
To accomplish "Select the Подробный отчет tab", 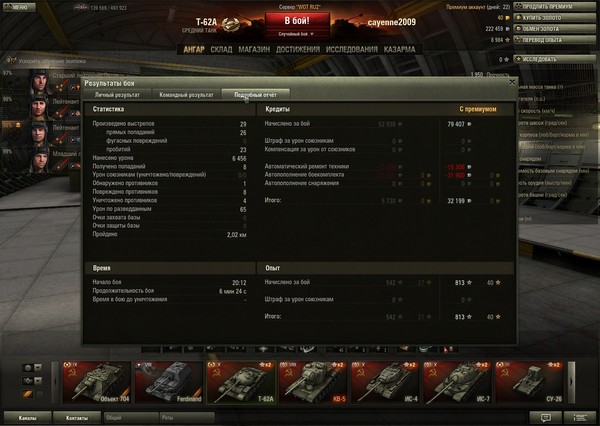I will (255, 94).
